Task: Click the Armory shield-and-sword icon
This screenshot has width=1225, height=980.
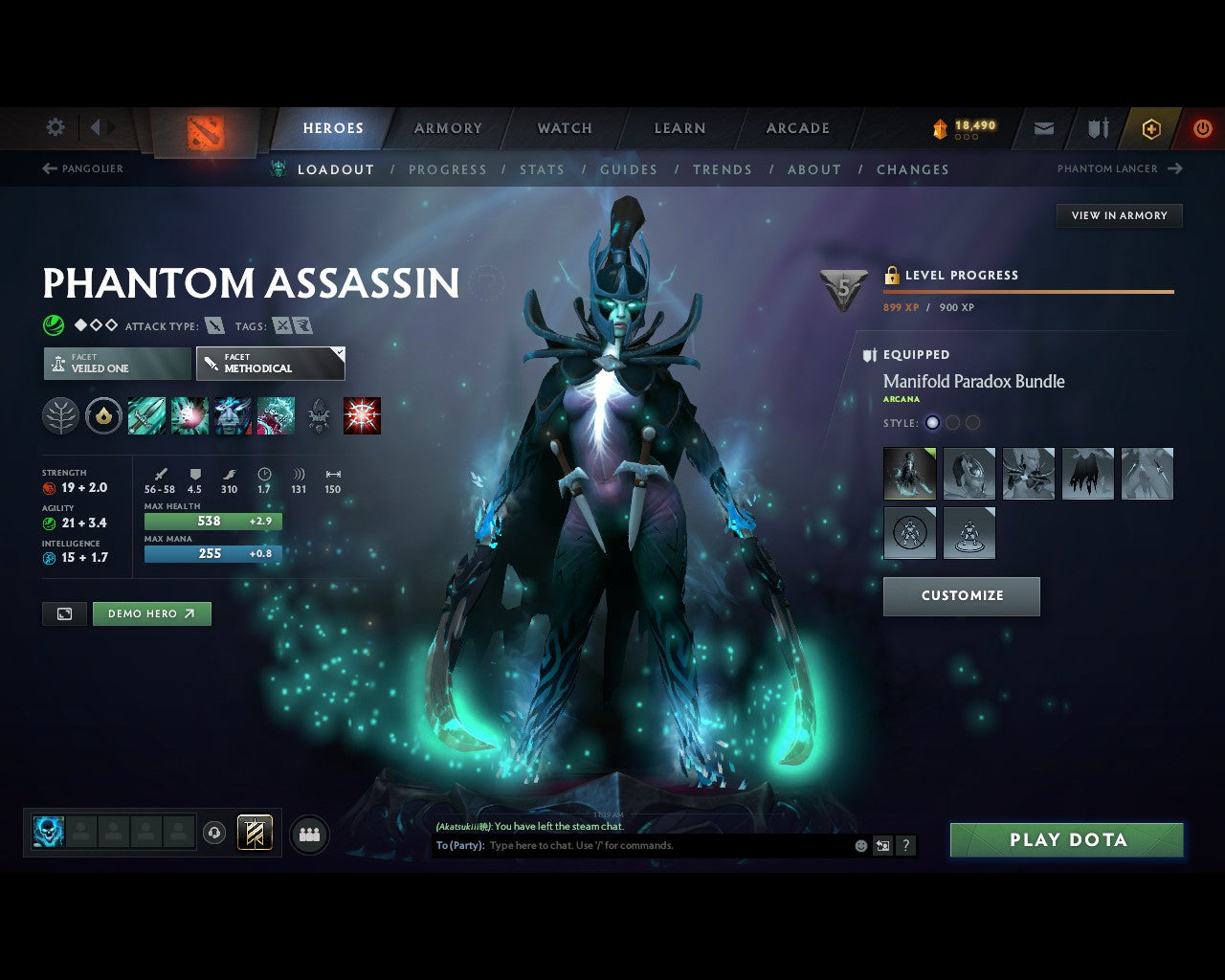Action: pyautogui.click(x=1097, y=128)
